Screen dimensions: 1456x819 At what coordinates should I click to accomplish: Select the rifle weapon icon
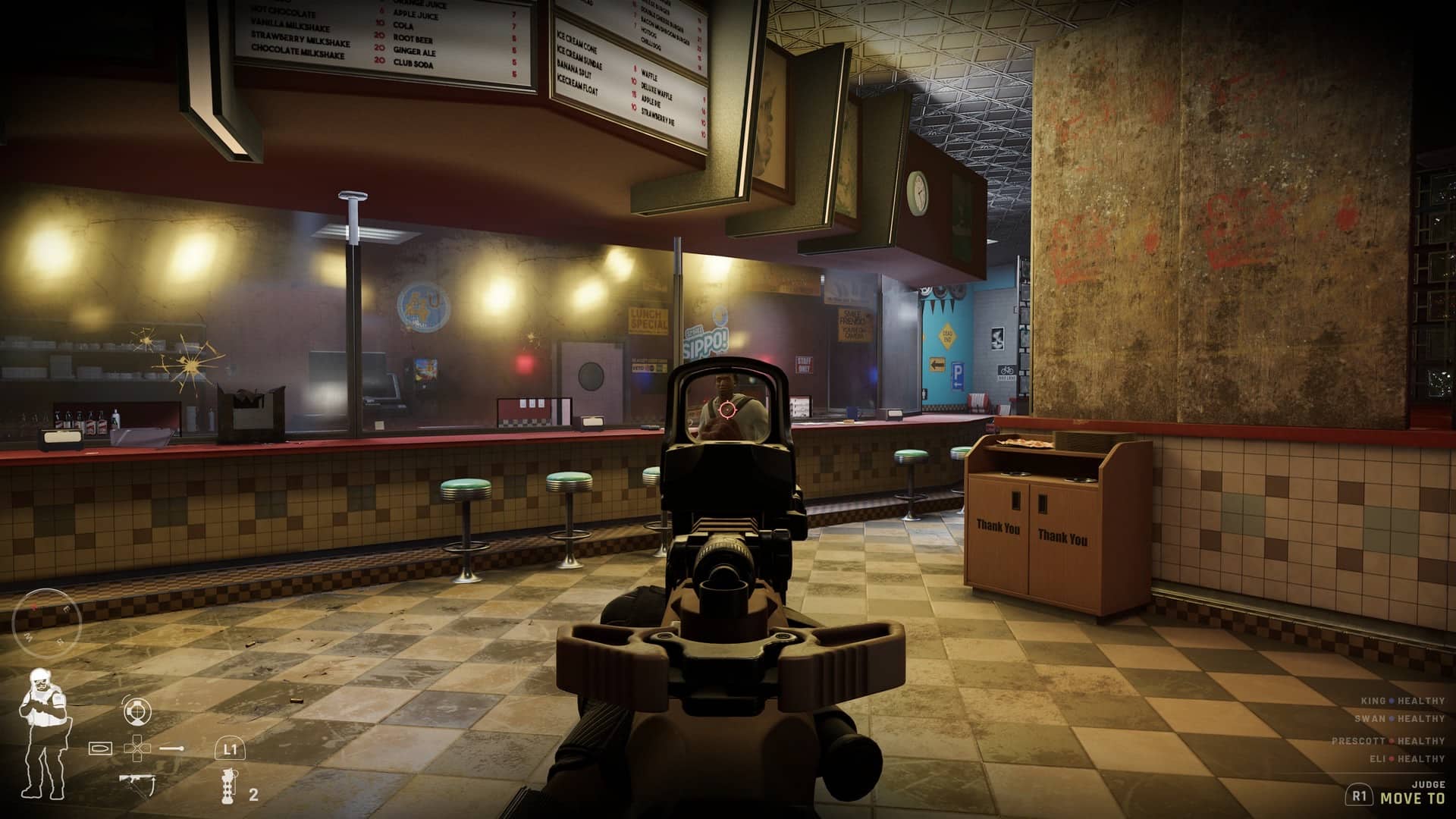[136, 783]
